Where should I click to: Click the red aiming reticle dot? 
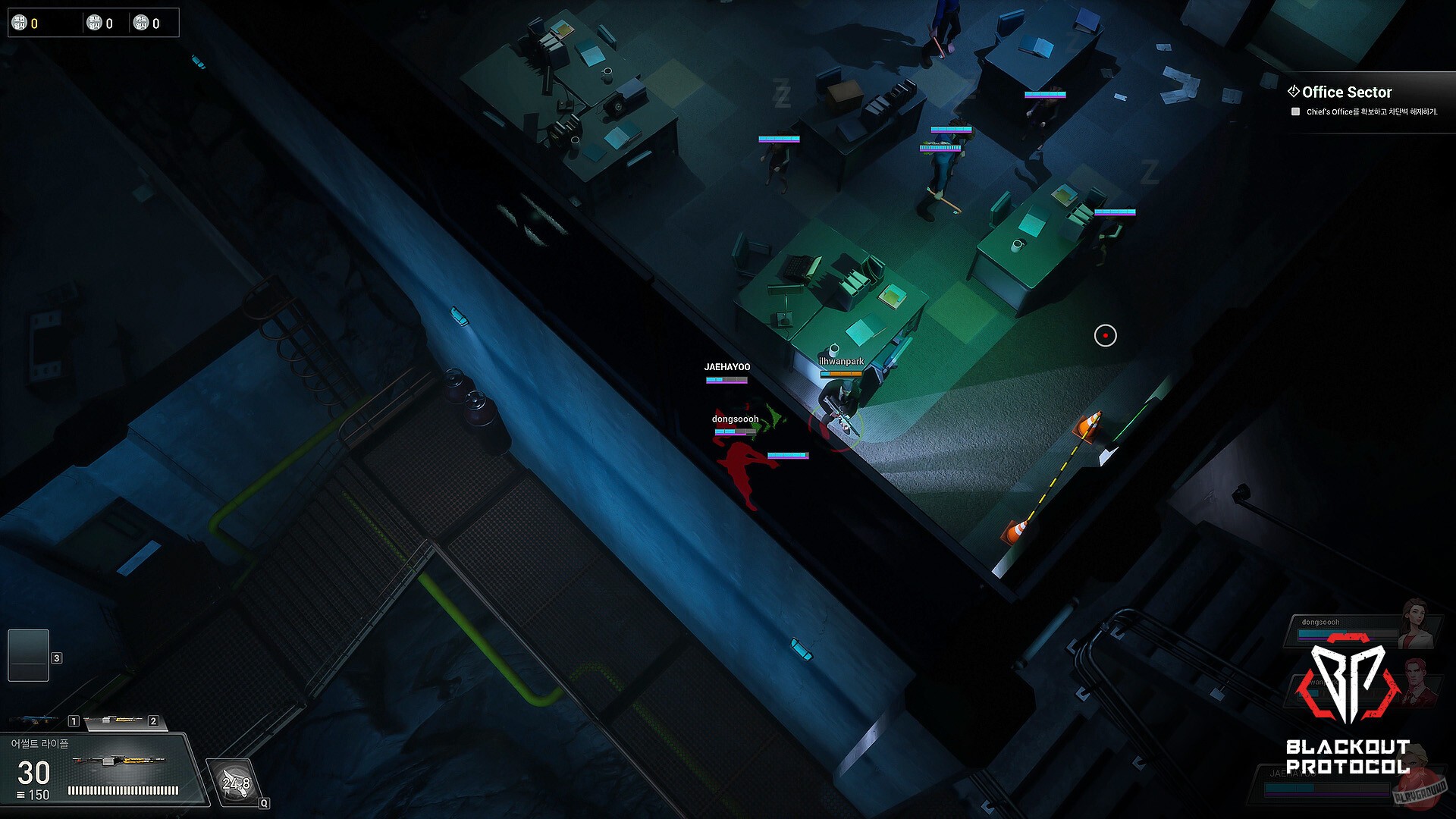coord(1105,336)
